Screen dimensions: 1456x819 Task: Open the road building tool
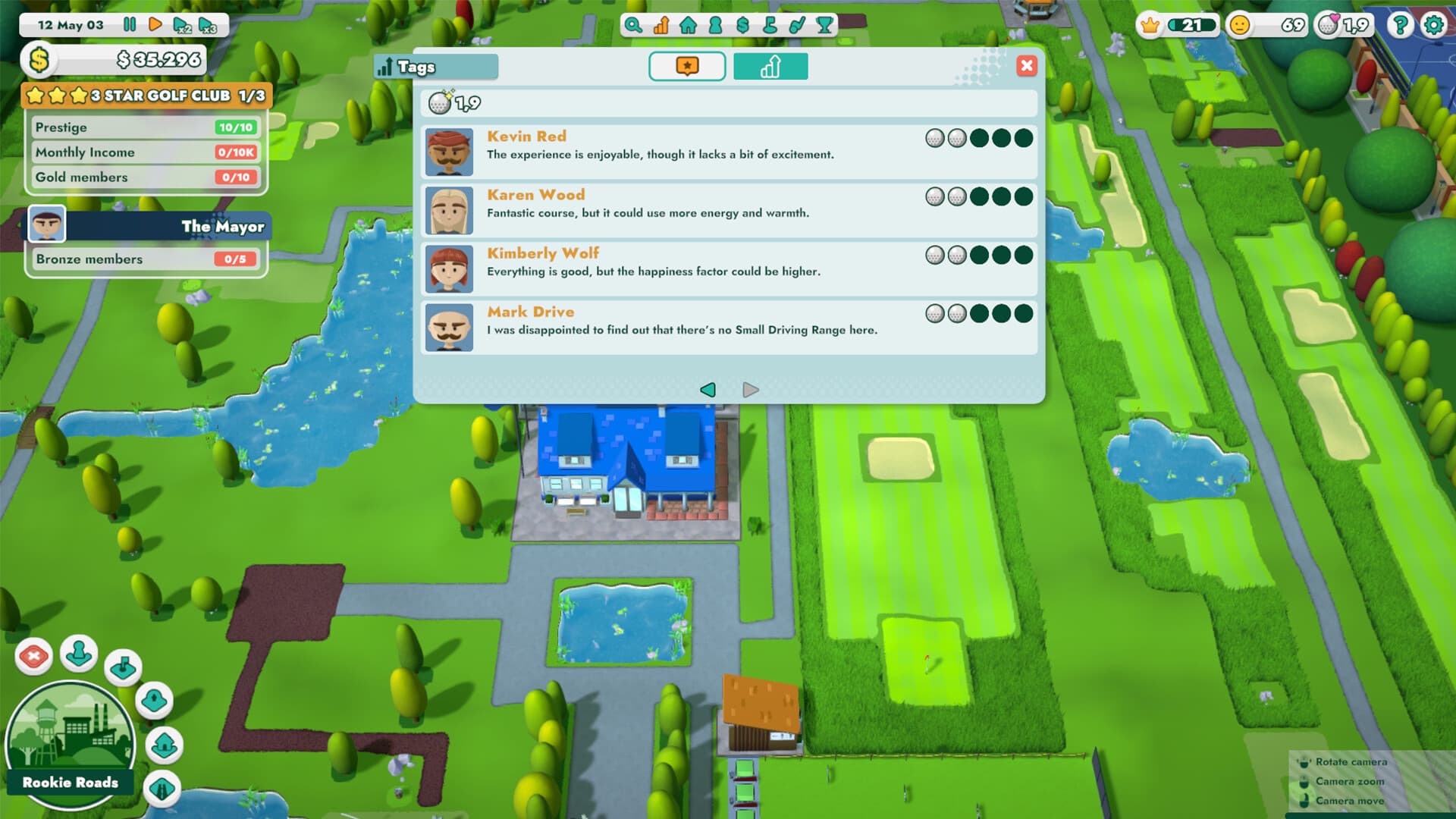tap(162, 787)
